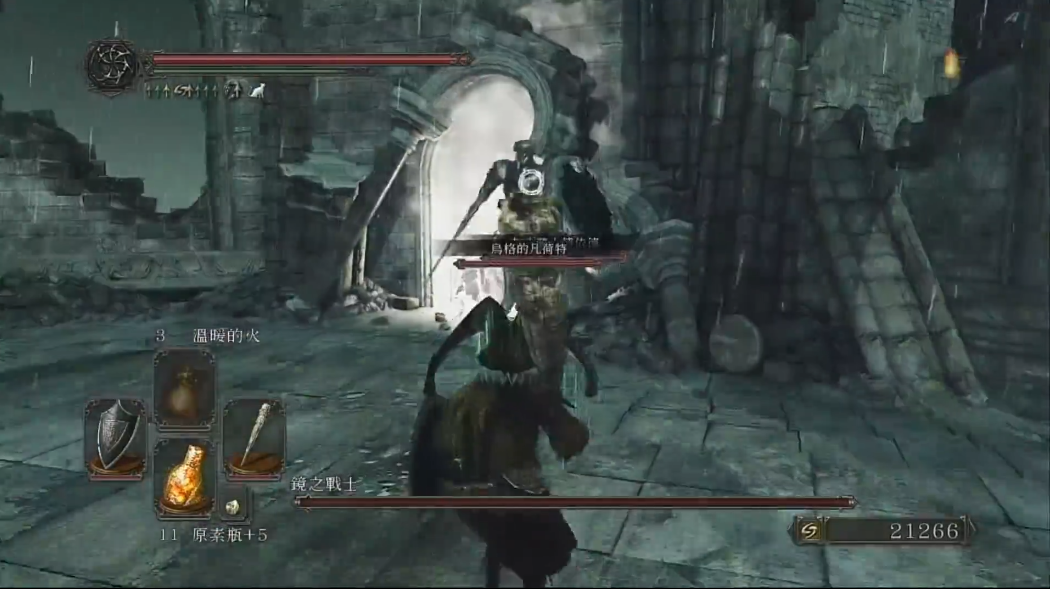Click the small stone item slot
Screen dimensions: 1050x589
(234, 507)
